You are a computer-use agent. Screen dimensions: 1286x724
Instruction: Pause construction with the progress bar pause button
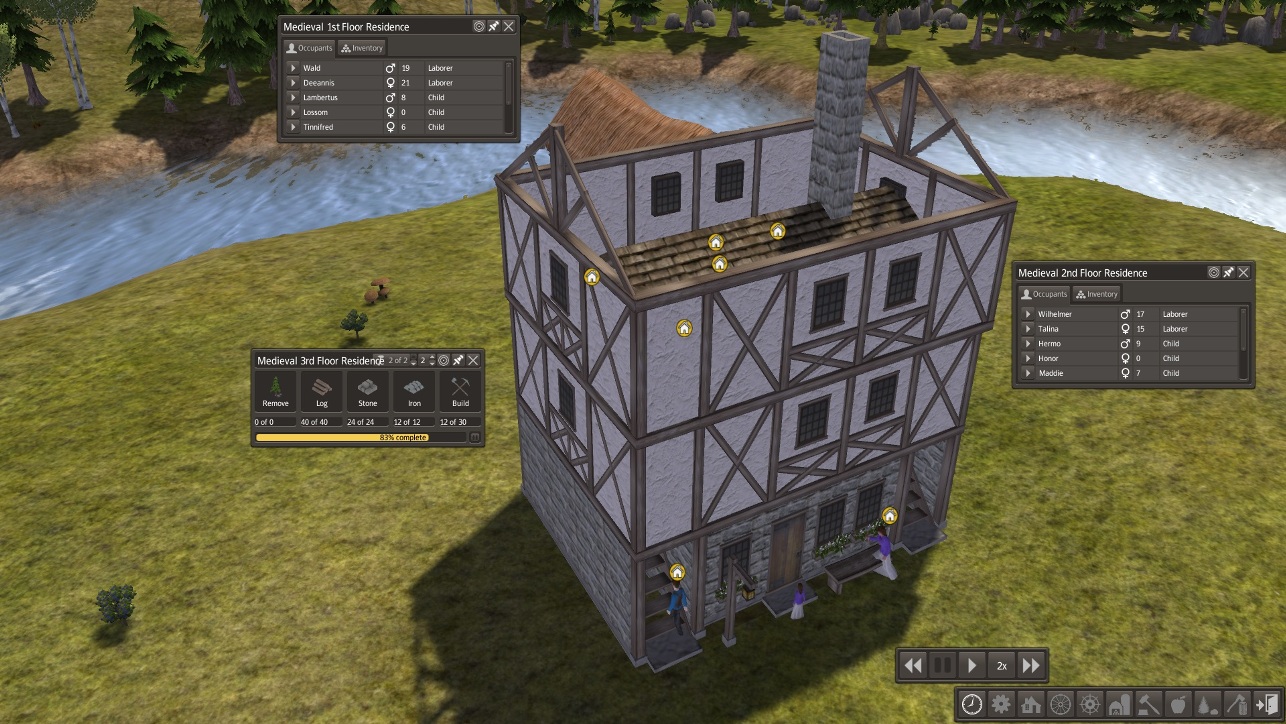click(x=475, y=437)
